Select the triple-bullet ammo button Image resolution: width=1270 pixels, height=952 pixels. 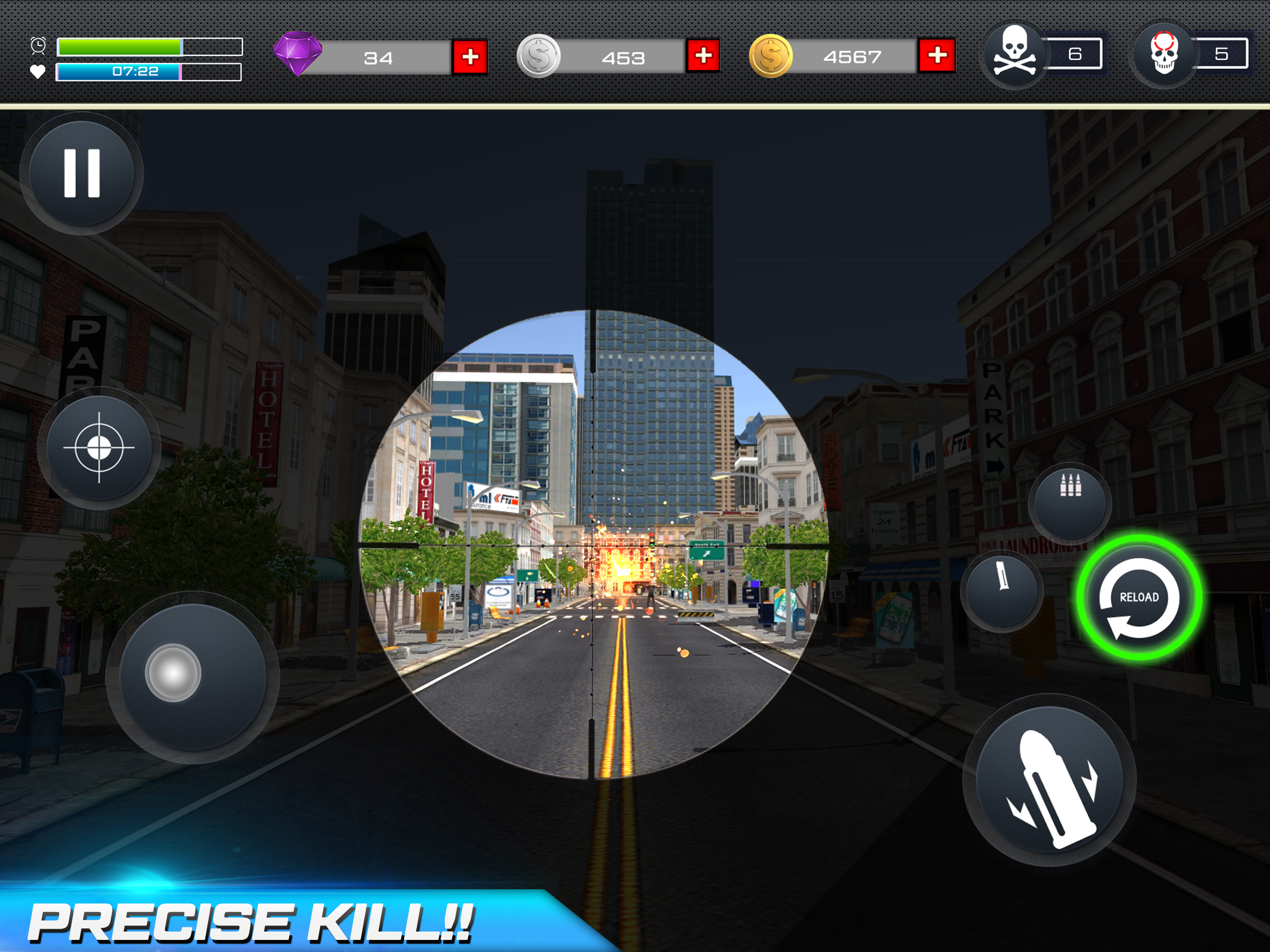click(x=1070, y=501)
